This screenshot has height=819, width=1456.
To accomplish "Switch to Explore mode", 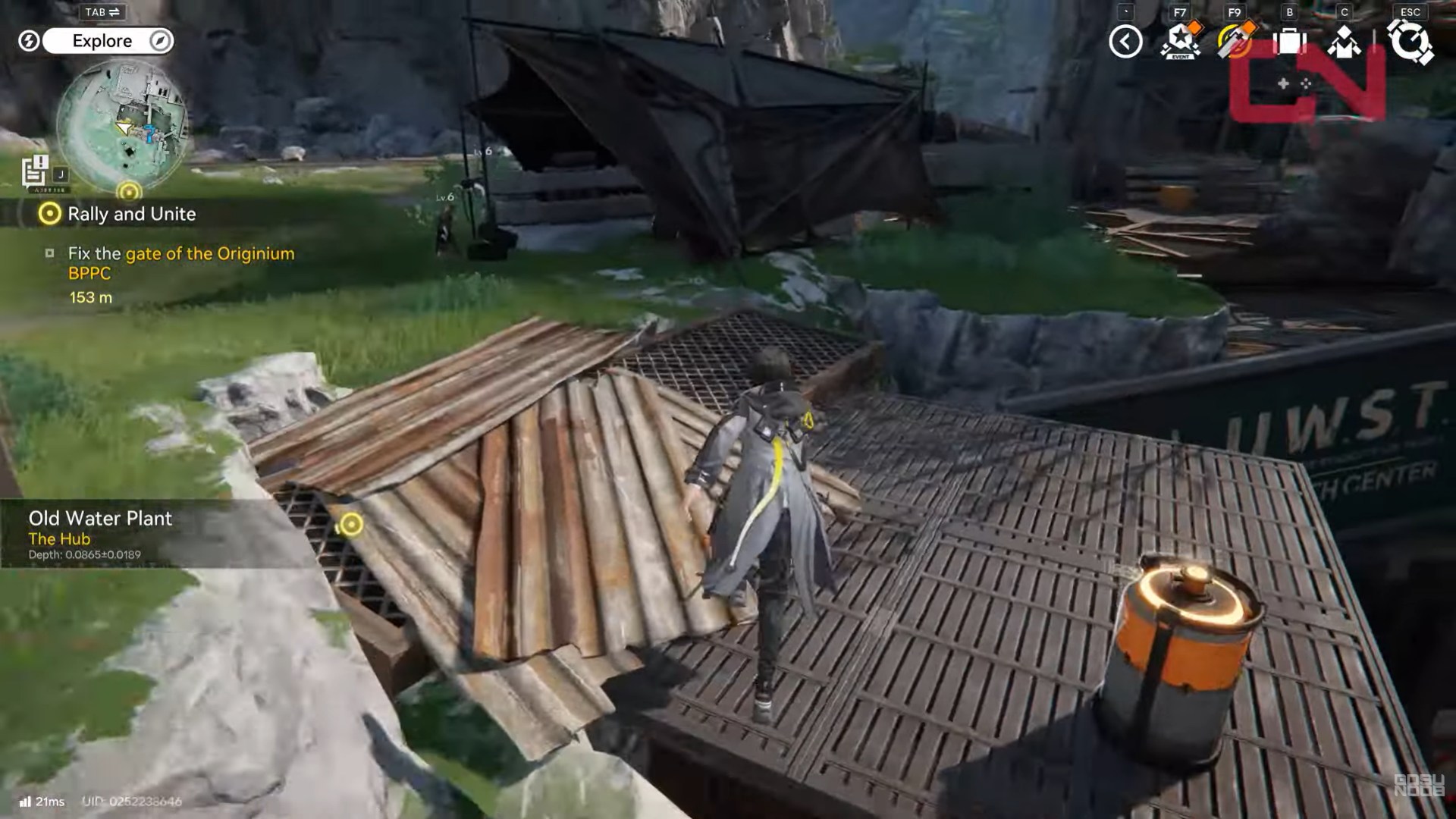I will point(102,41).
